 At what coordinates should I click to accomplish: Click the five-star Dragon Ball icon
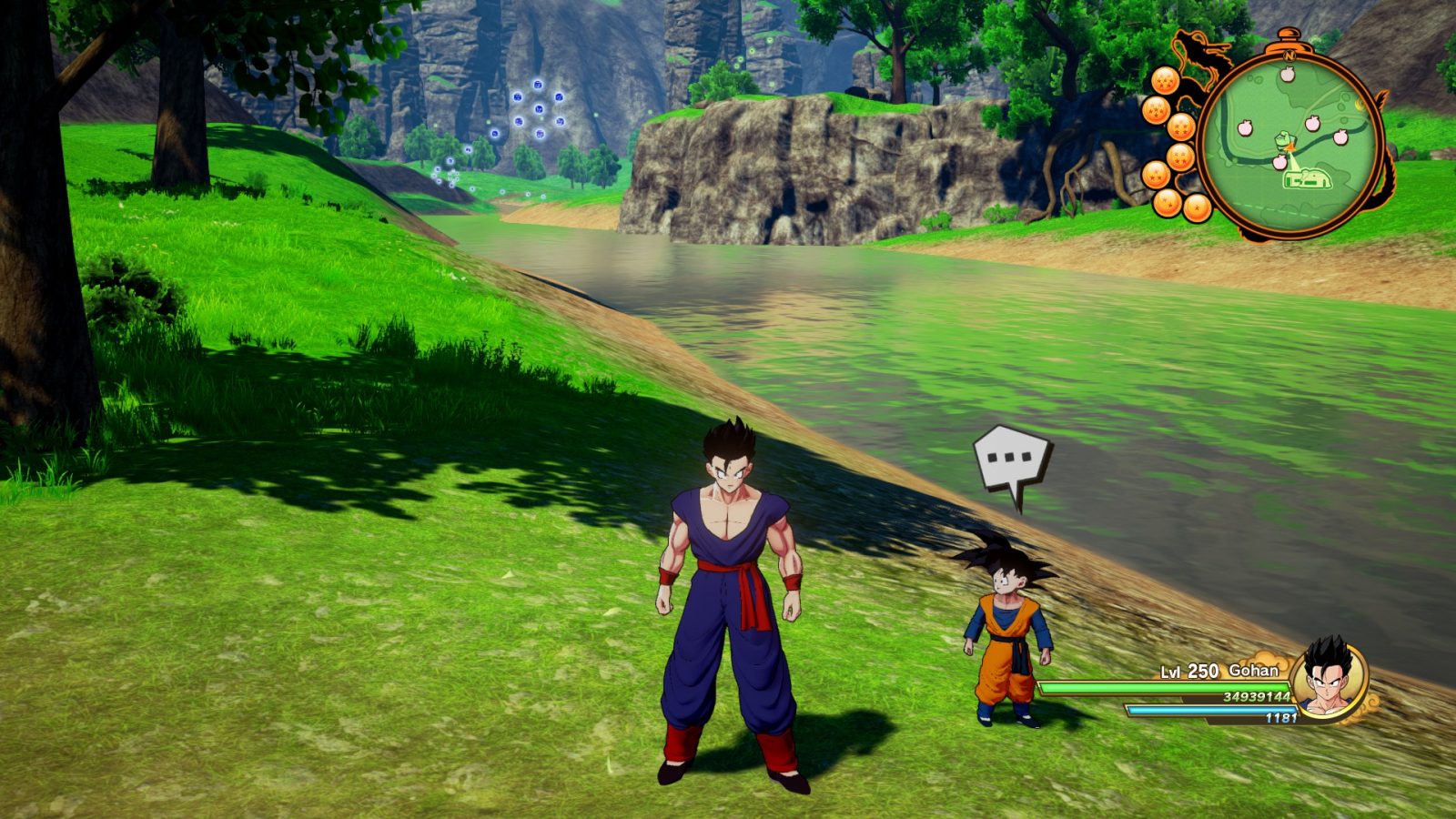click(1181, 126)
